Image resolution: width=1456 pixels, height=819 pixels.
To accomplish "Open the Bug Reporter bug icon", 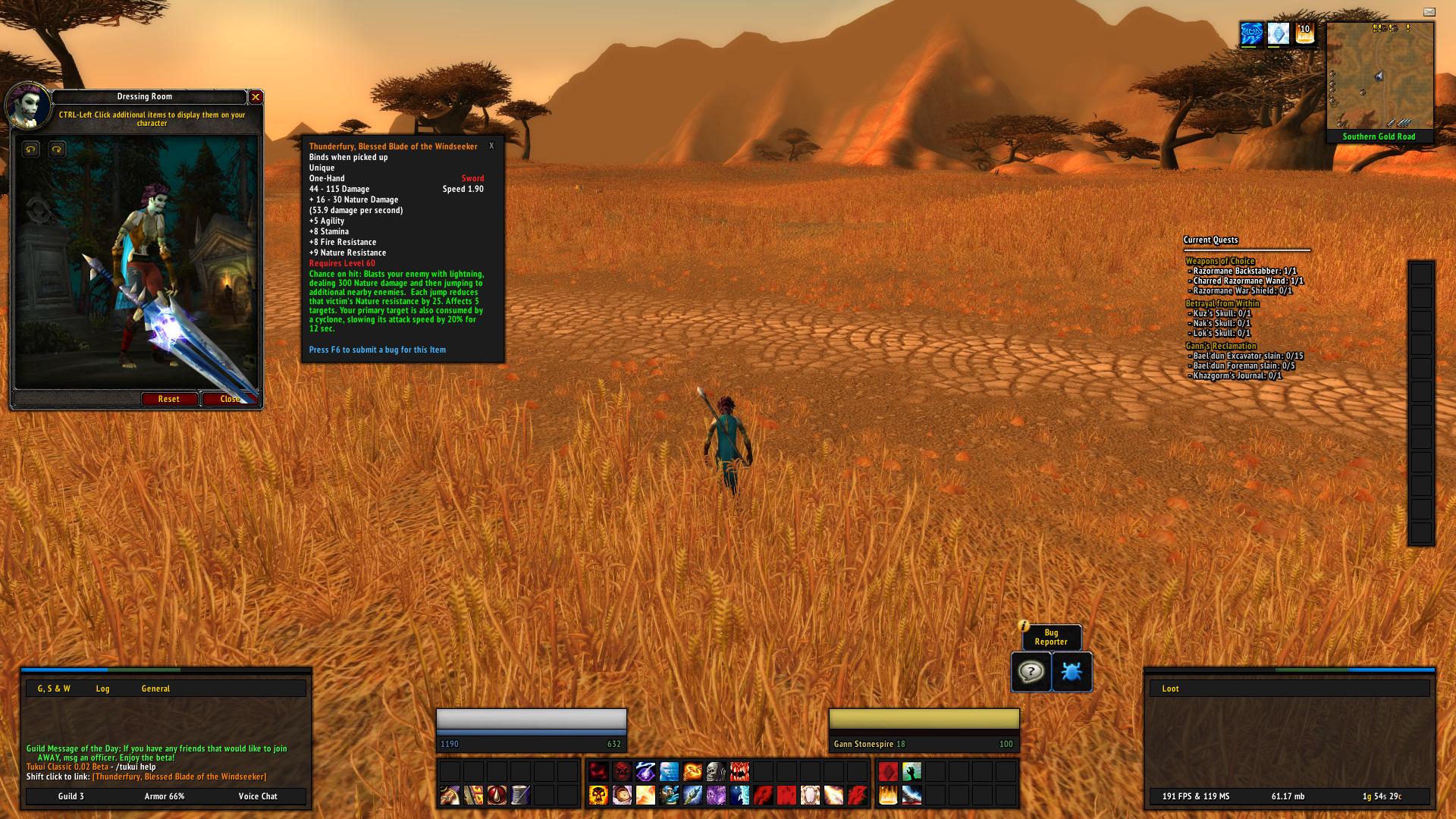I will click(1072, 672).
